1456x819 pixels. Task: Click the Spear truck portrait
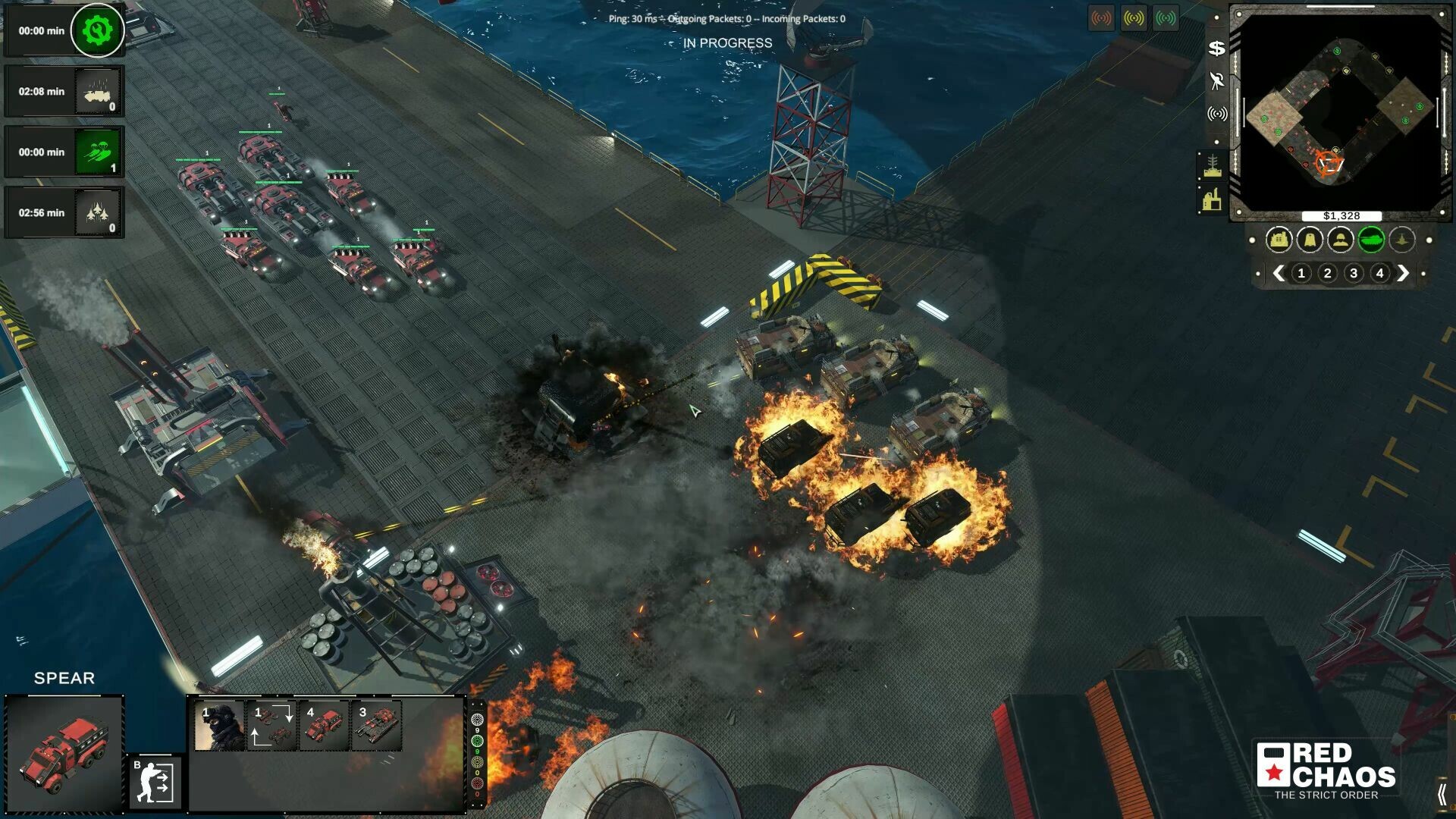pyautogui.click(x=64, y=755)
